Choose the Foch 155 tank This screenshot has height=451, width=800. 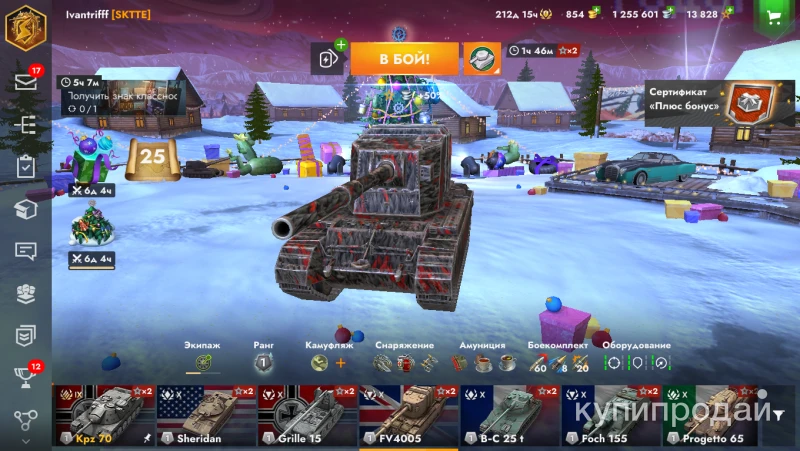click(x=610, y=415)
